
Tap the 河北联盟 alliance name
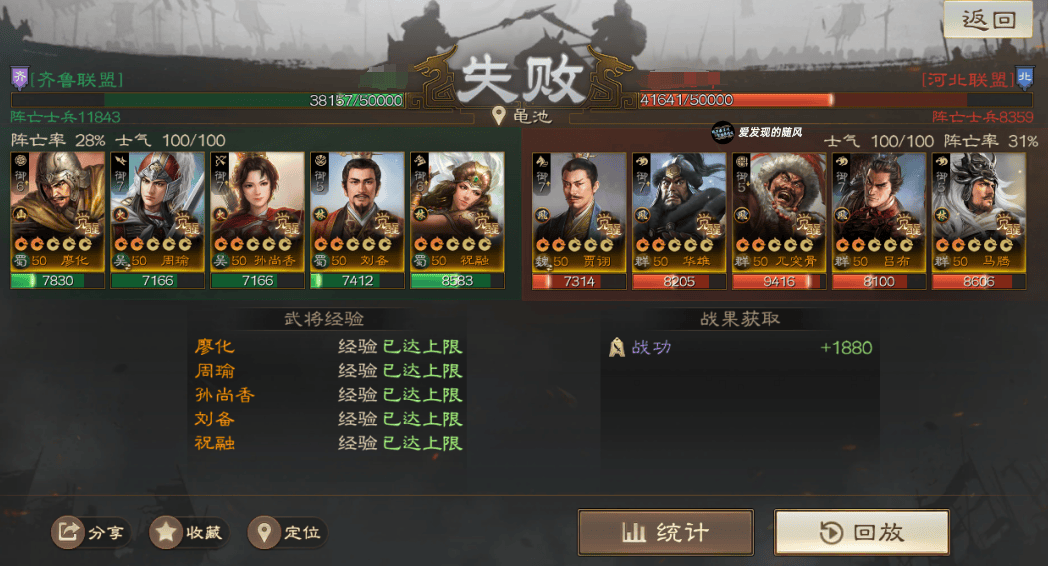coord(966,80)
